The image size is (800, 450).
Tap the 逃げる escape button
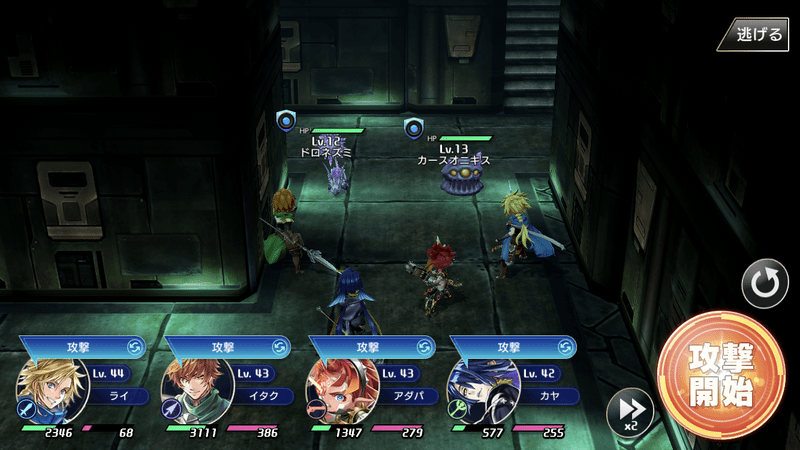[x=756, y=33]
